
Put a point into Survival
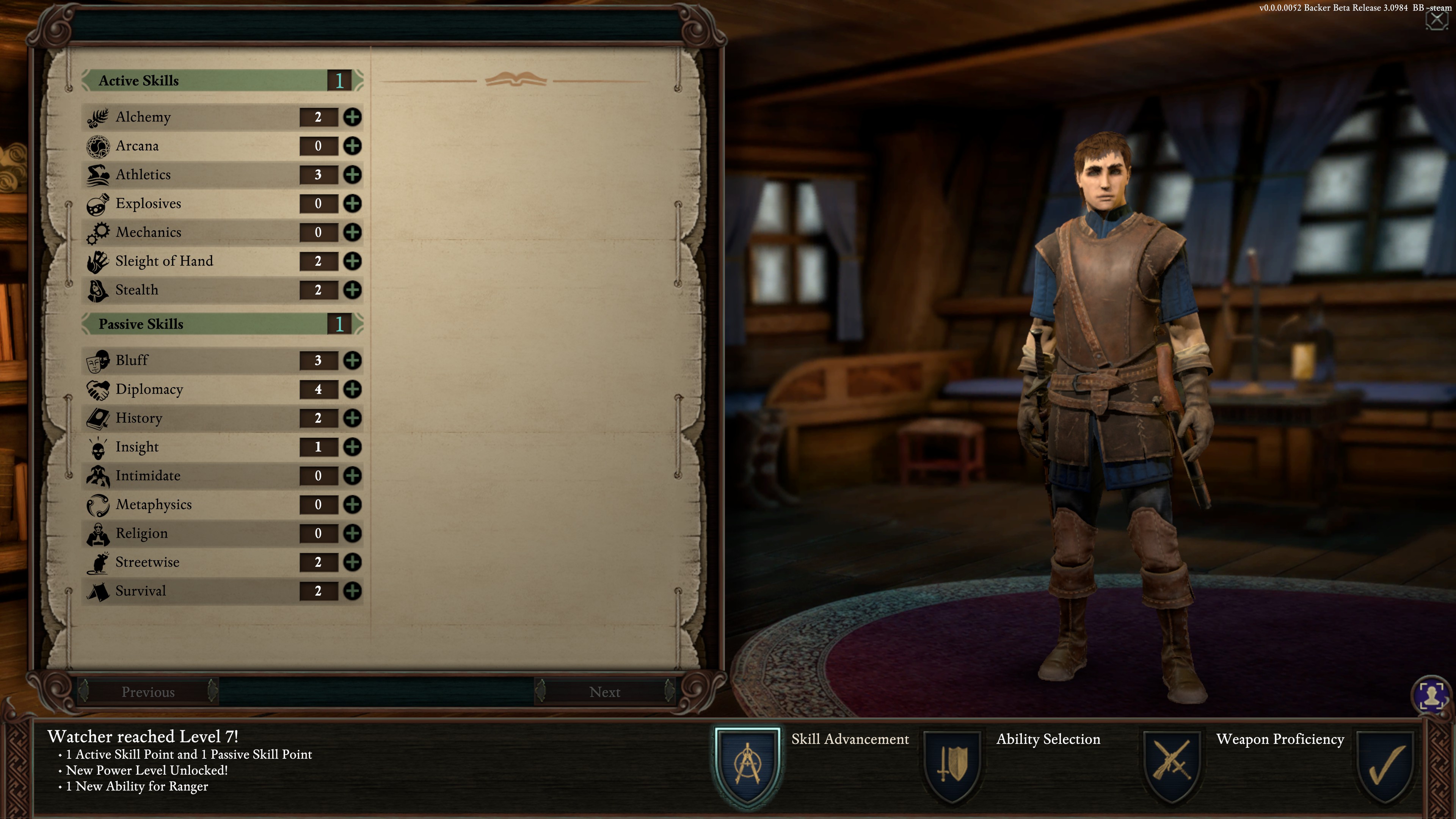point(352,591)
